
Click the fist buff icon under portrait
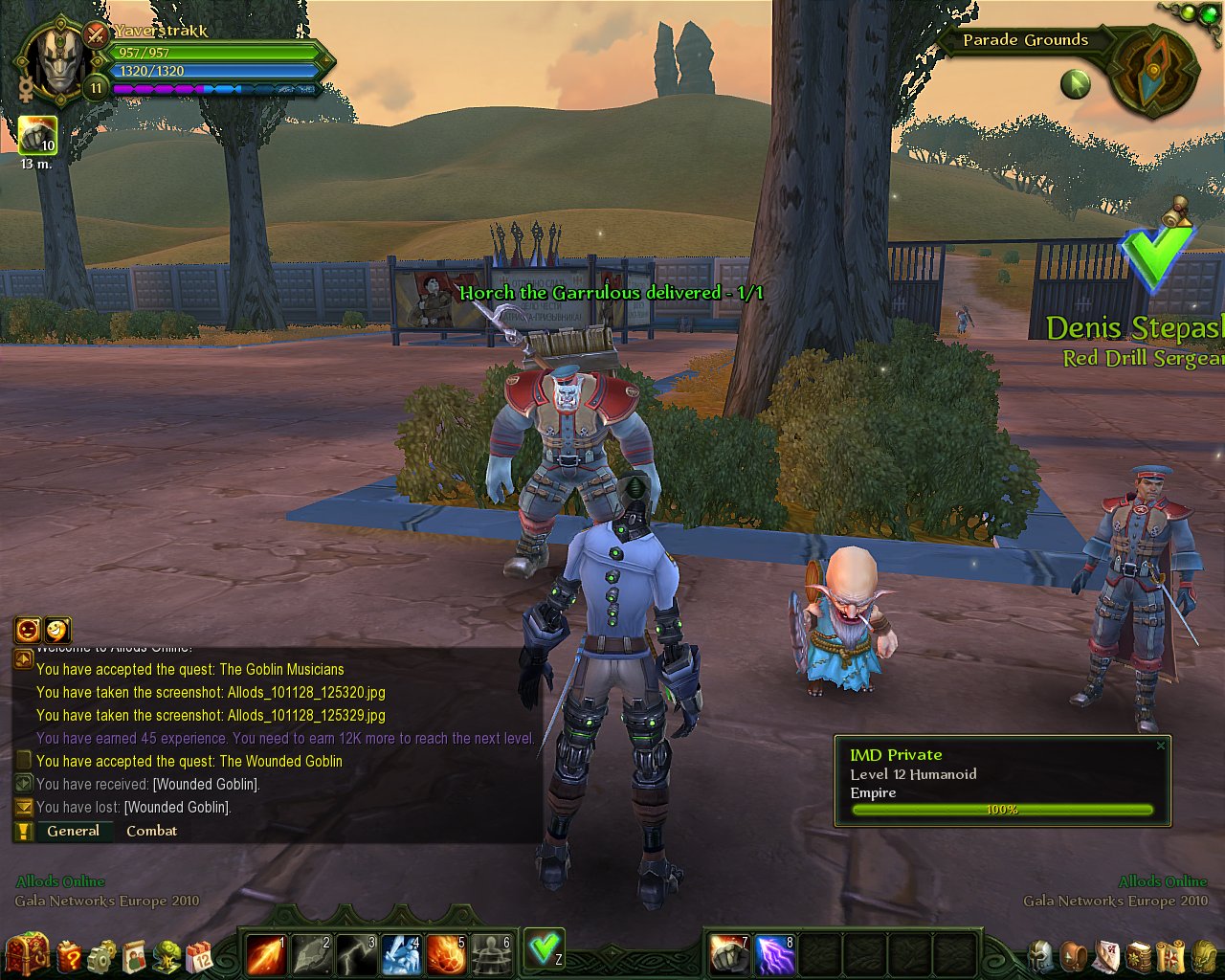(x=37, y=136)
